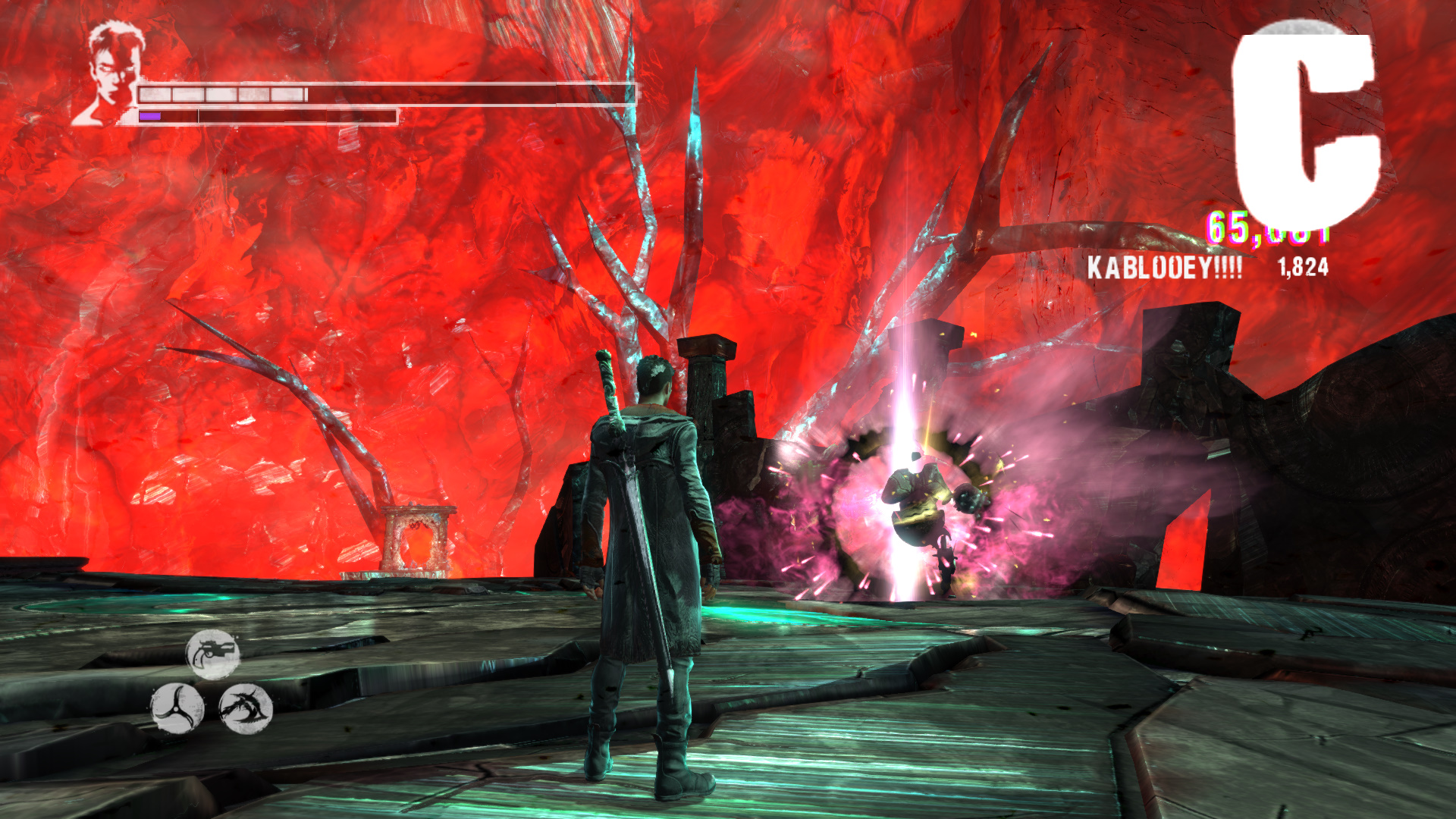1456x819 pixels.
Task: Select the pistol firearm icon
Action: [213, 654]
